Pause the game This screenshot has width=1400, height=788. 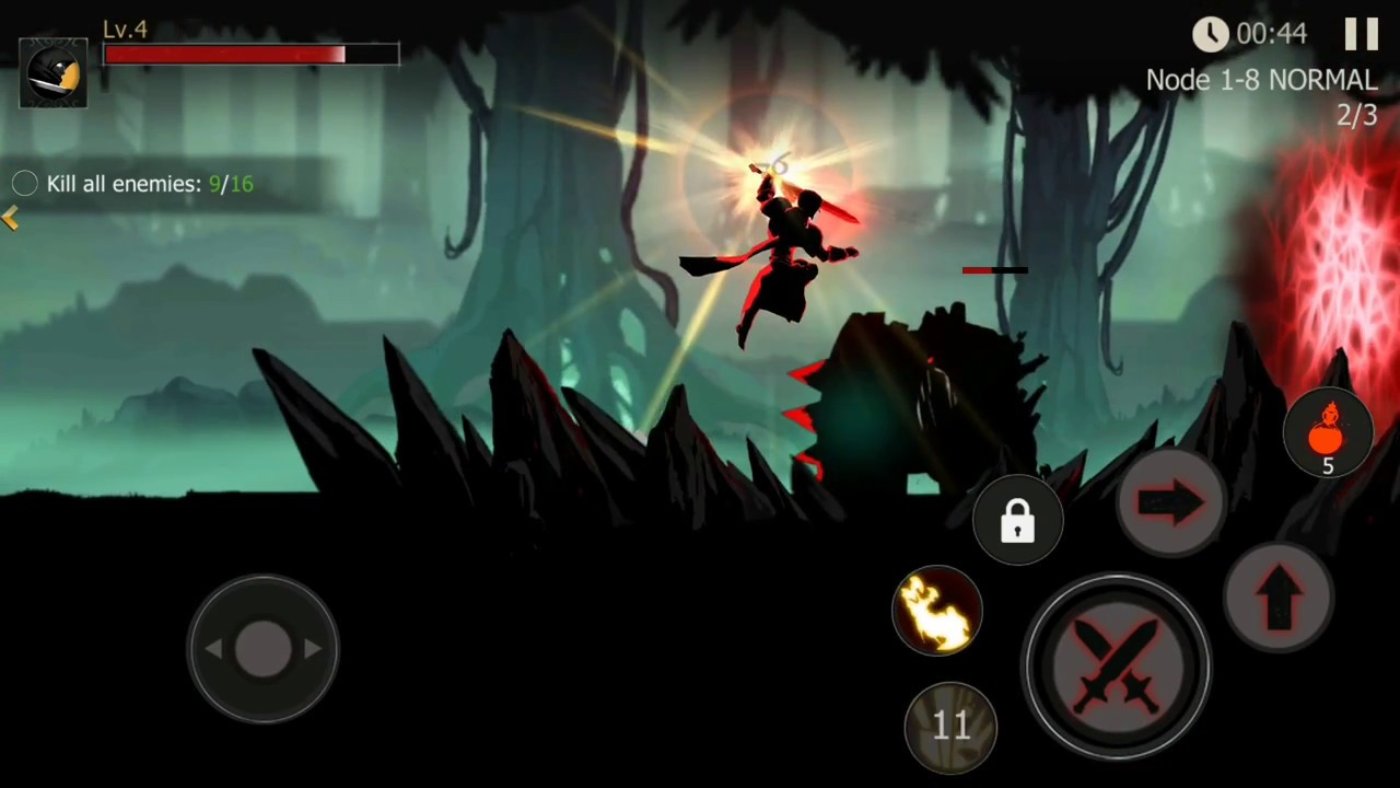tap(1360, 34)
